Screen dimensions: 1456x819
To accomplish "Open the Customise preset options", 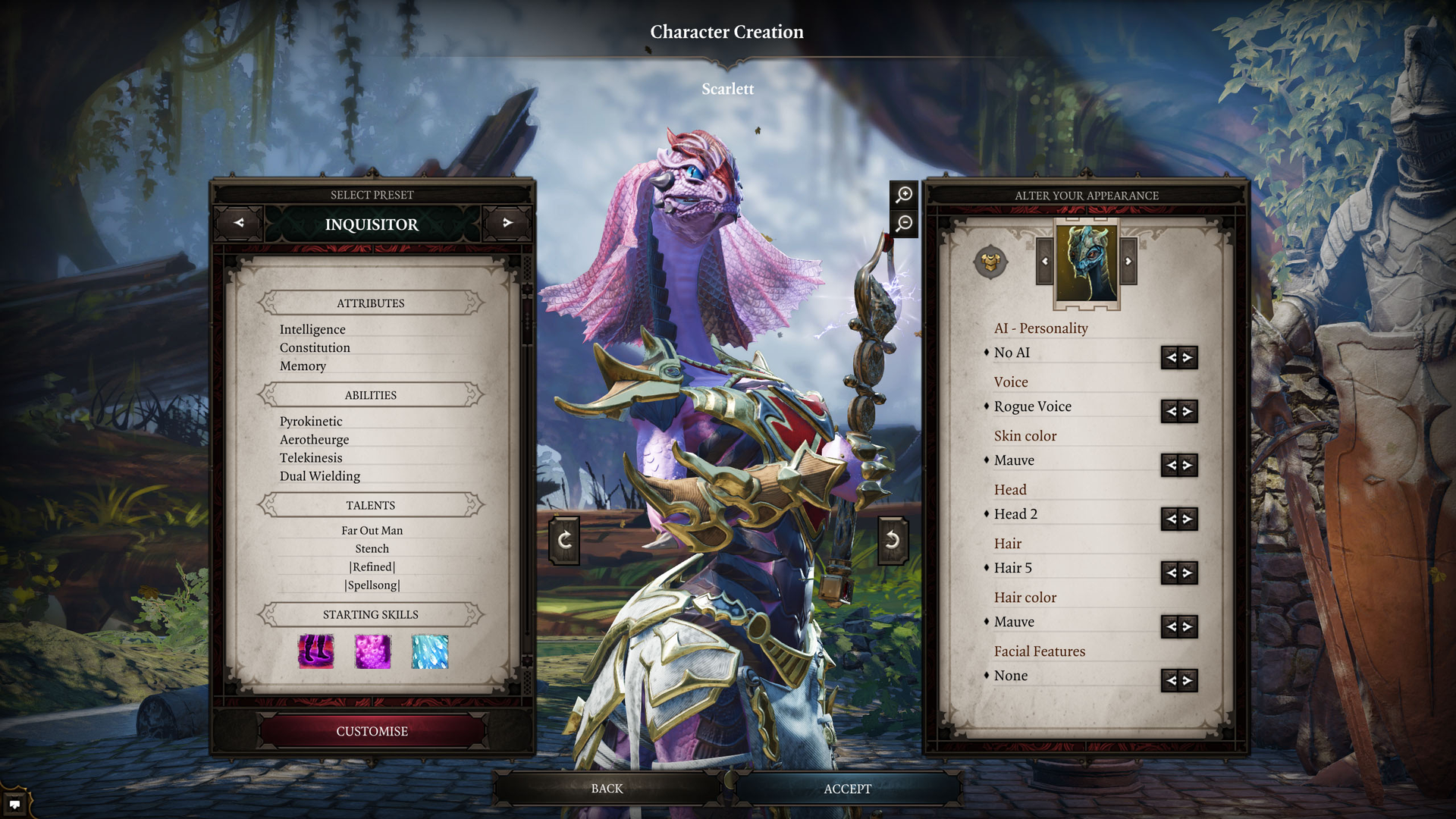I will (372, 731).
